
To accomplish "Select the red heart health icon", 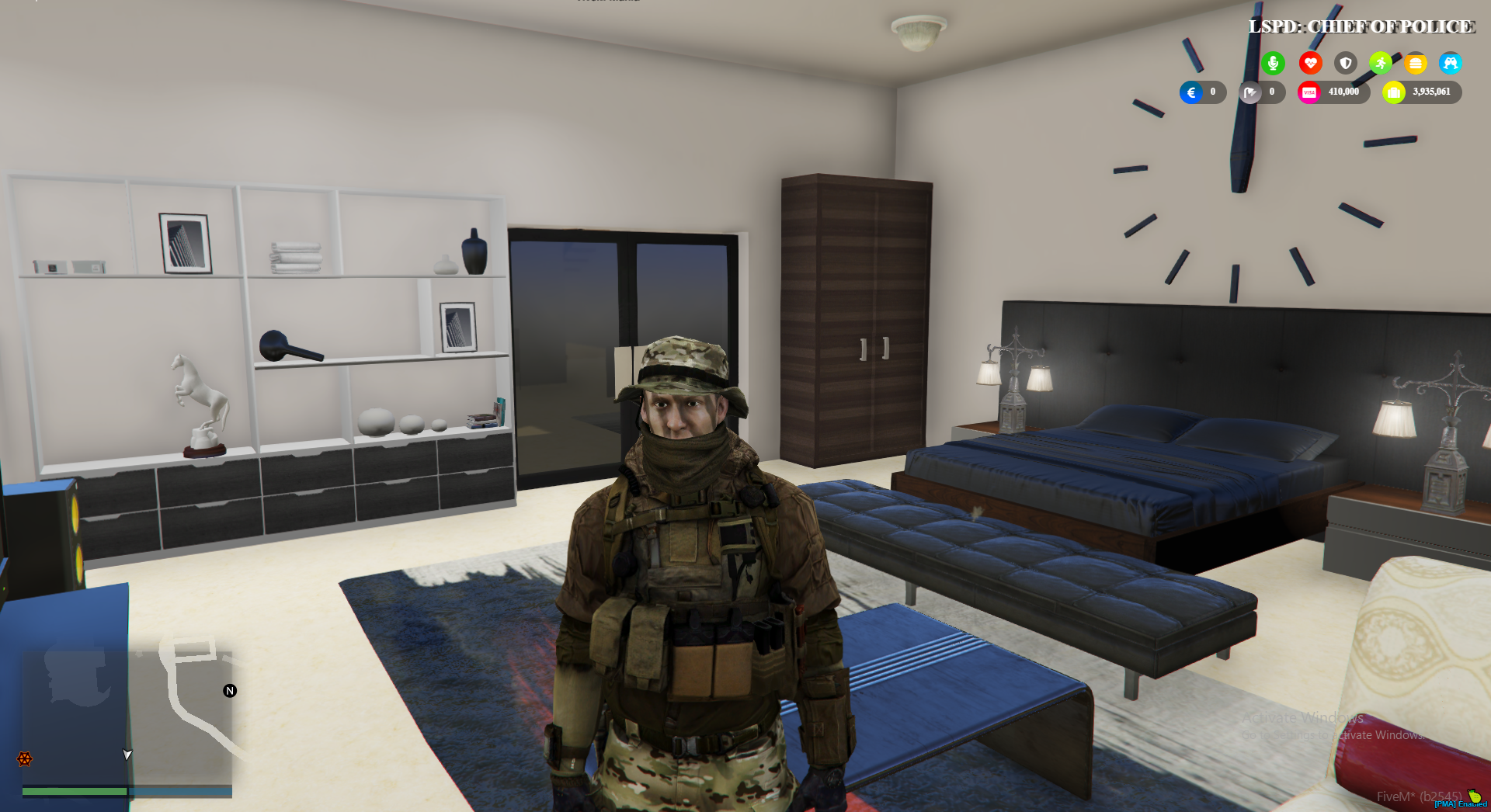I will [1311, 64].
